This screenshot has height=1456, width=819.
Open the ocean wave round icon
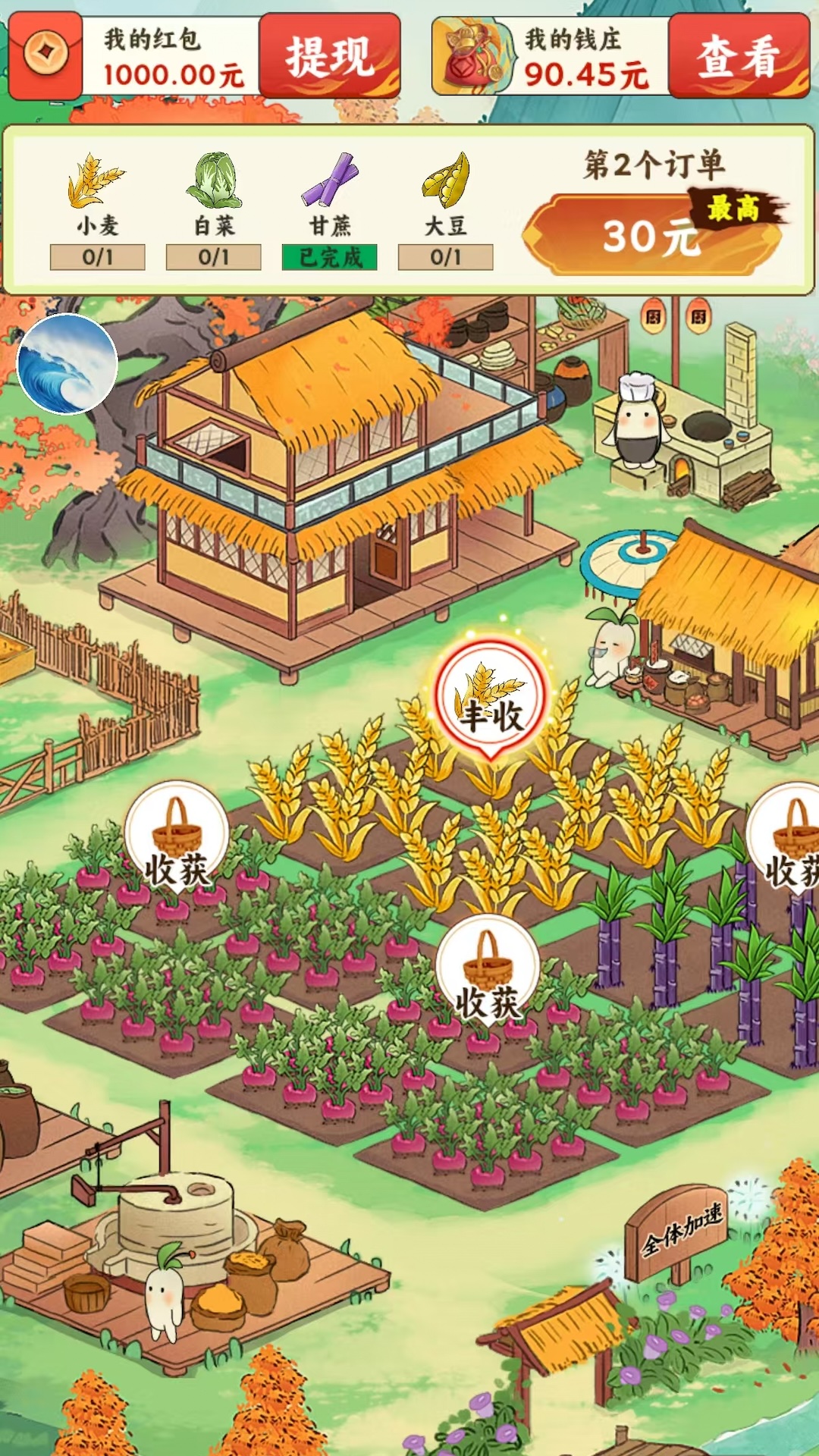click(x=67, y=364)
